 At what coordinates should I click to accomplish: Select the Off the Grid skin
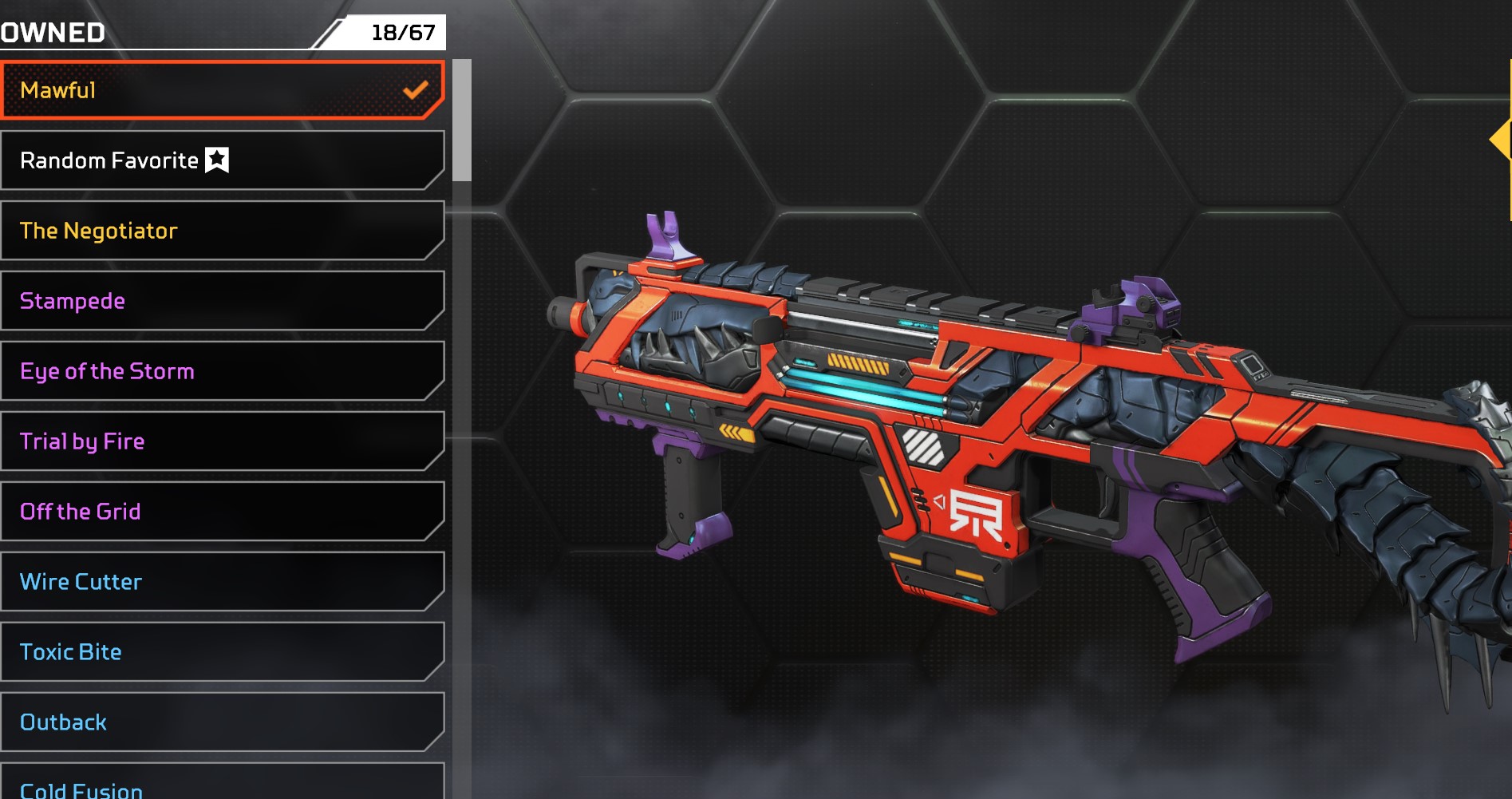[222, 512]
